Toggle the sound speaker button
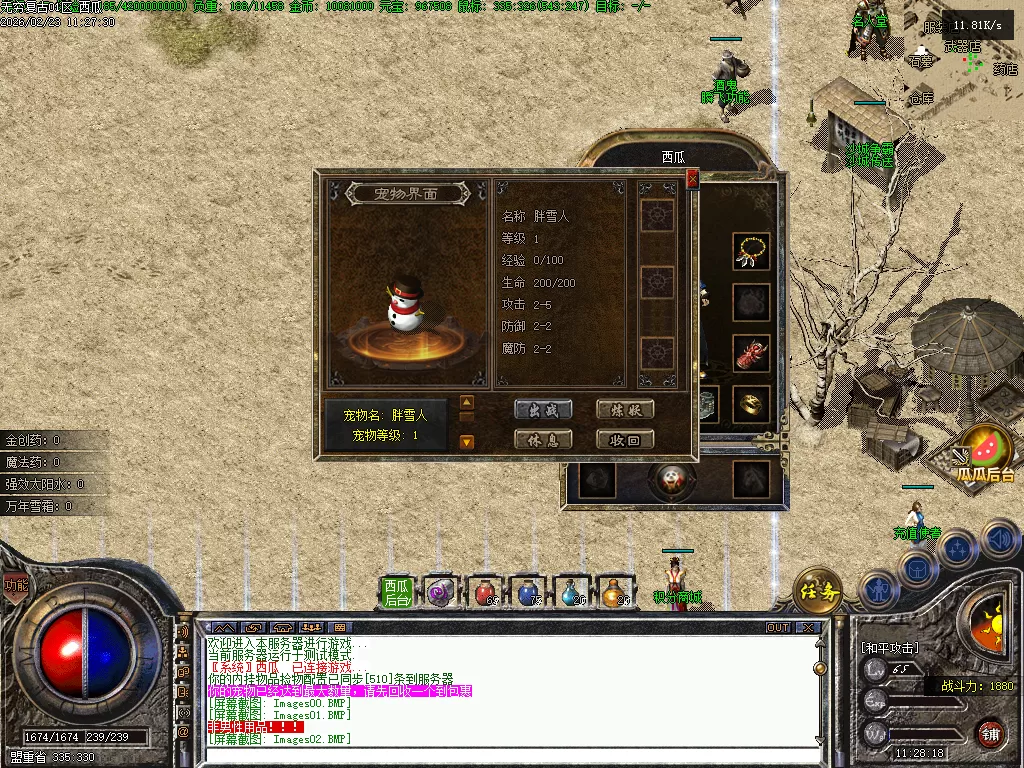1024x768 pixels. click(x=1000, y=540)
